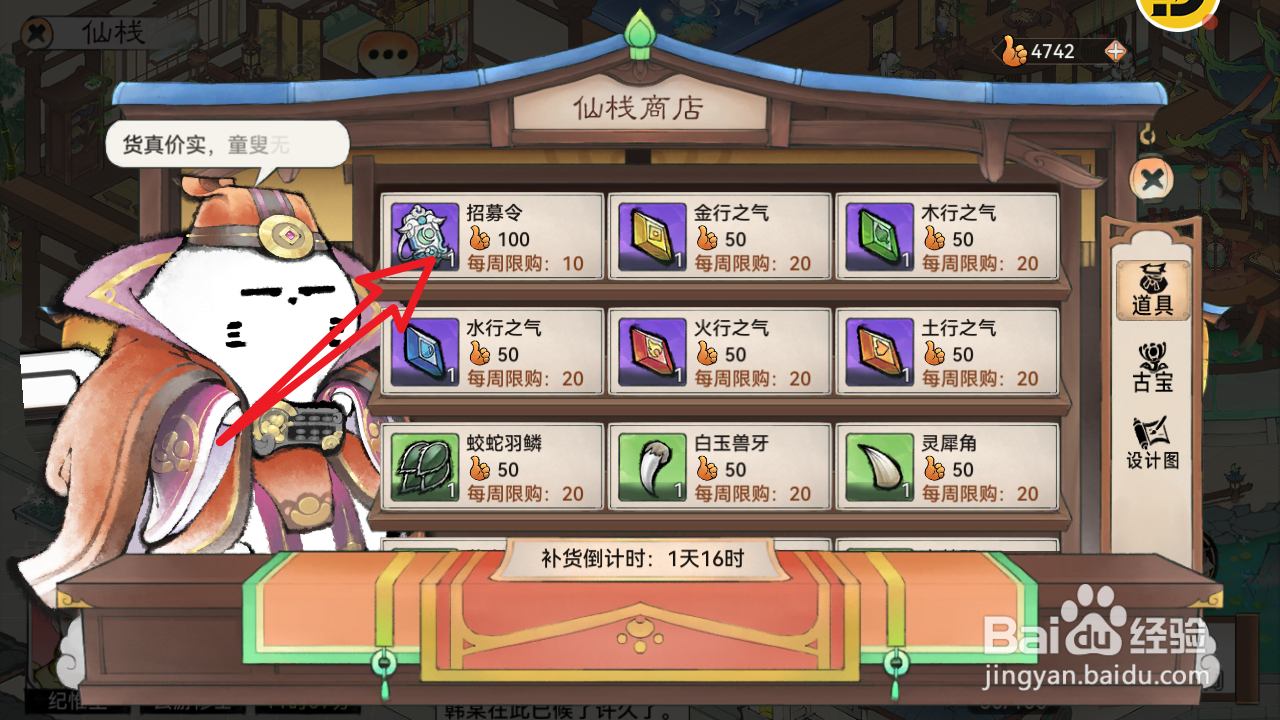Click the orange plus button next to currency
The width and height of the screenshot is (1280, 720).
coord(1113,51)
